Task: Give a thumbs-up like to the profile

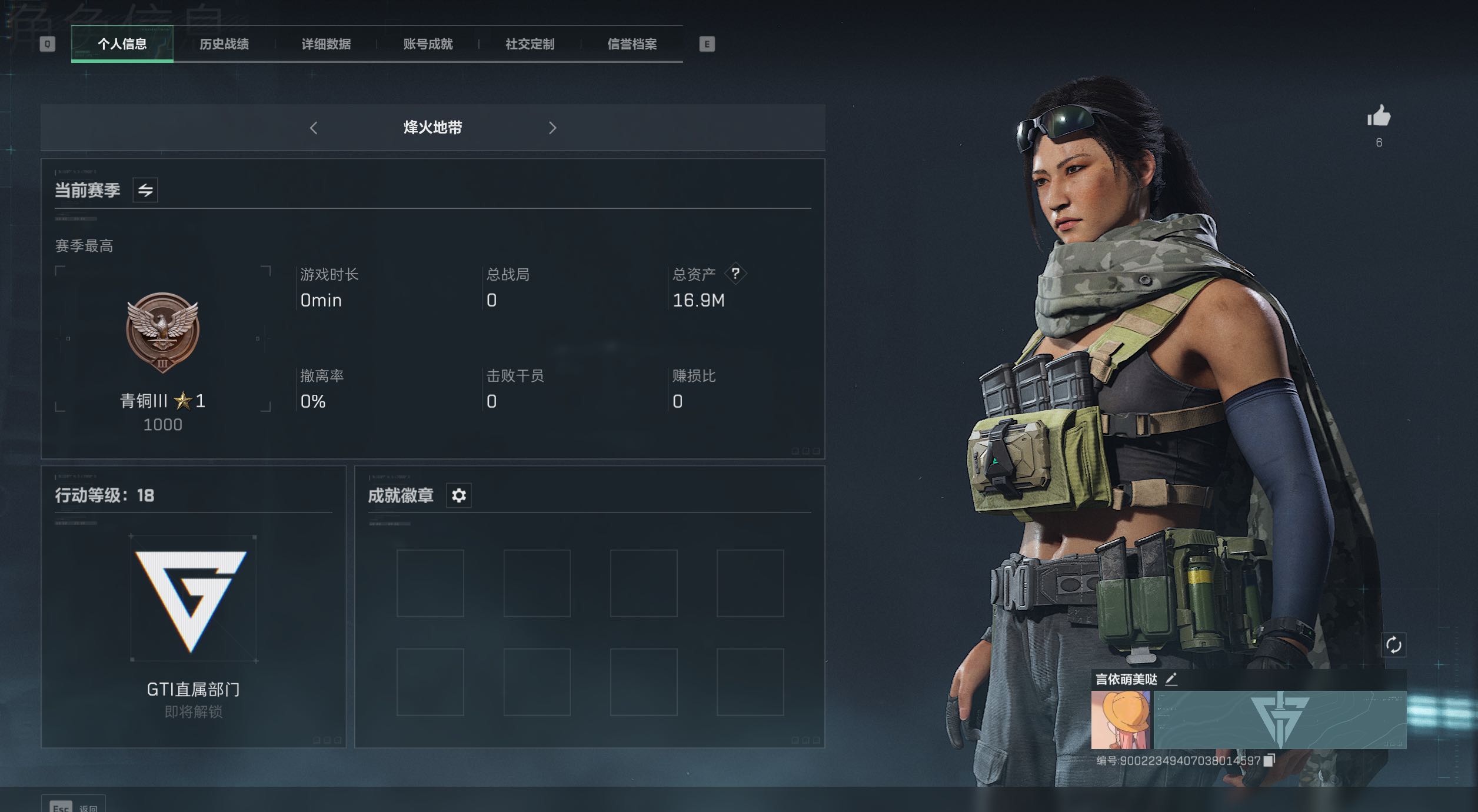Action: coord(1379,117)
